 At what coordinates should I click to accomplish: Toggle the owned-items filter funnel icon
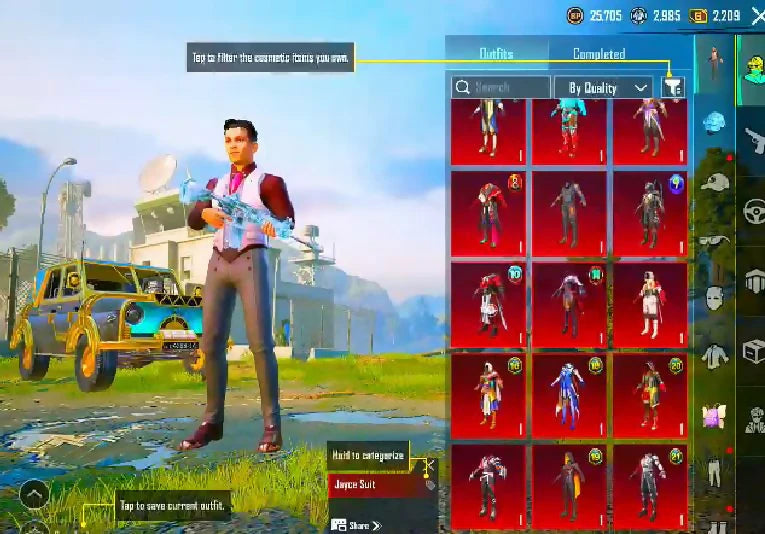coord(673,87)
